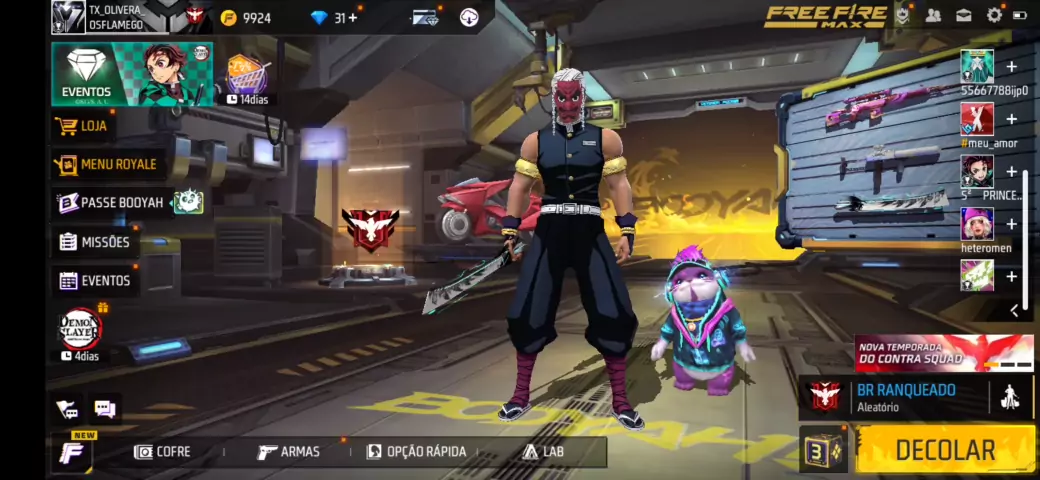Open the Demon Slayer event icon
Screen dimensions: 1040x480
tap(81, 329)
